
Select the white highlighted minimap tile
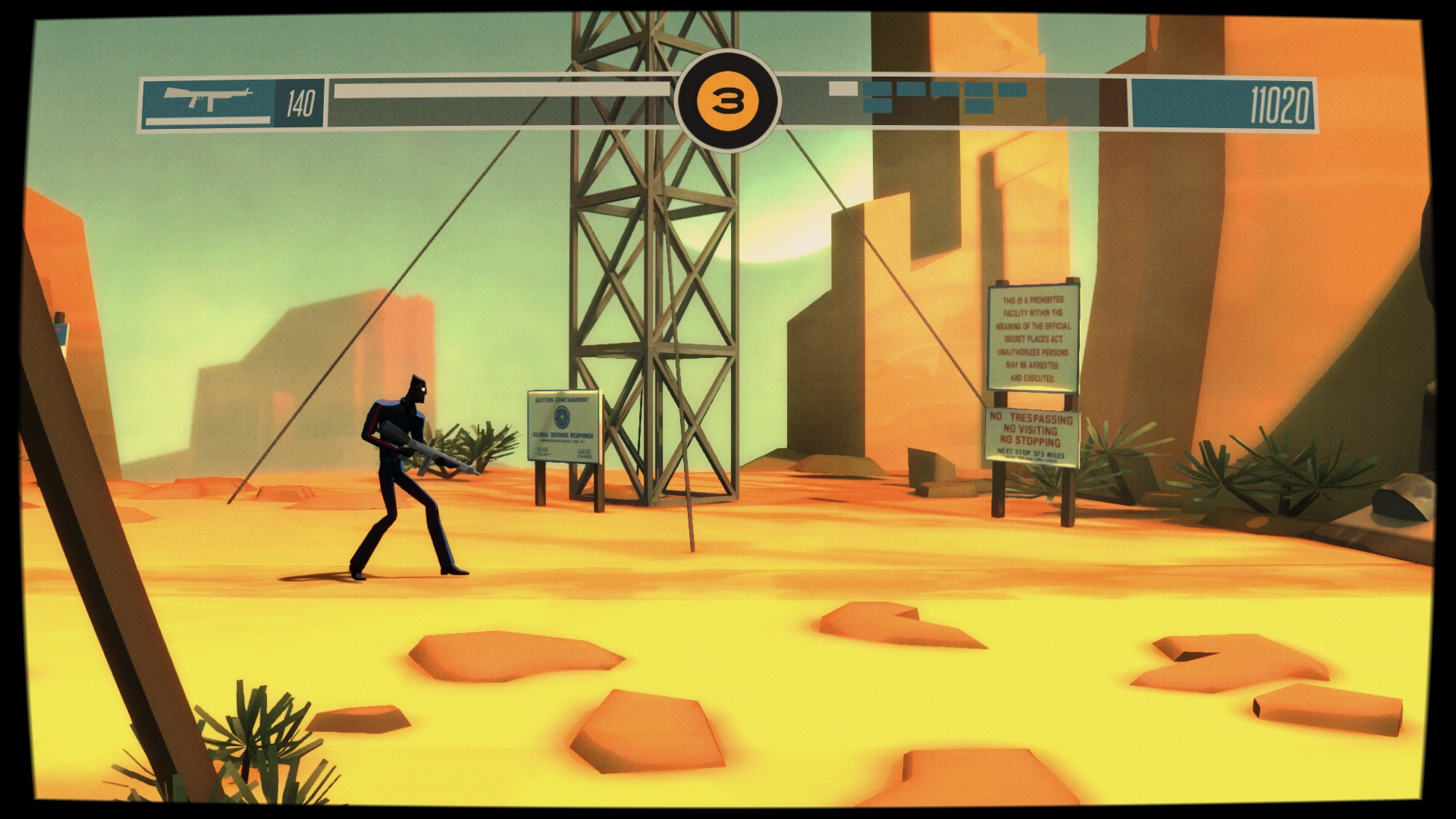(x=843, y=89)
